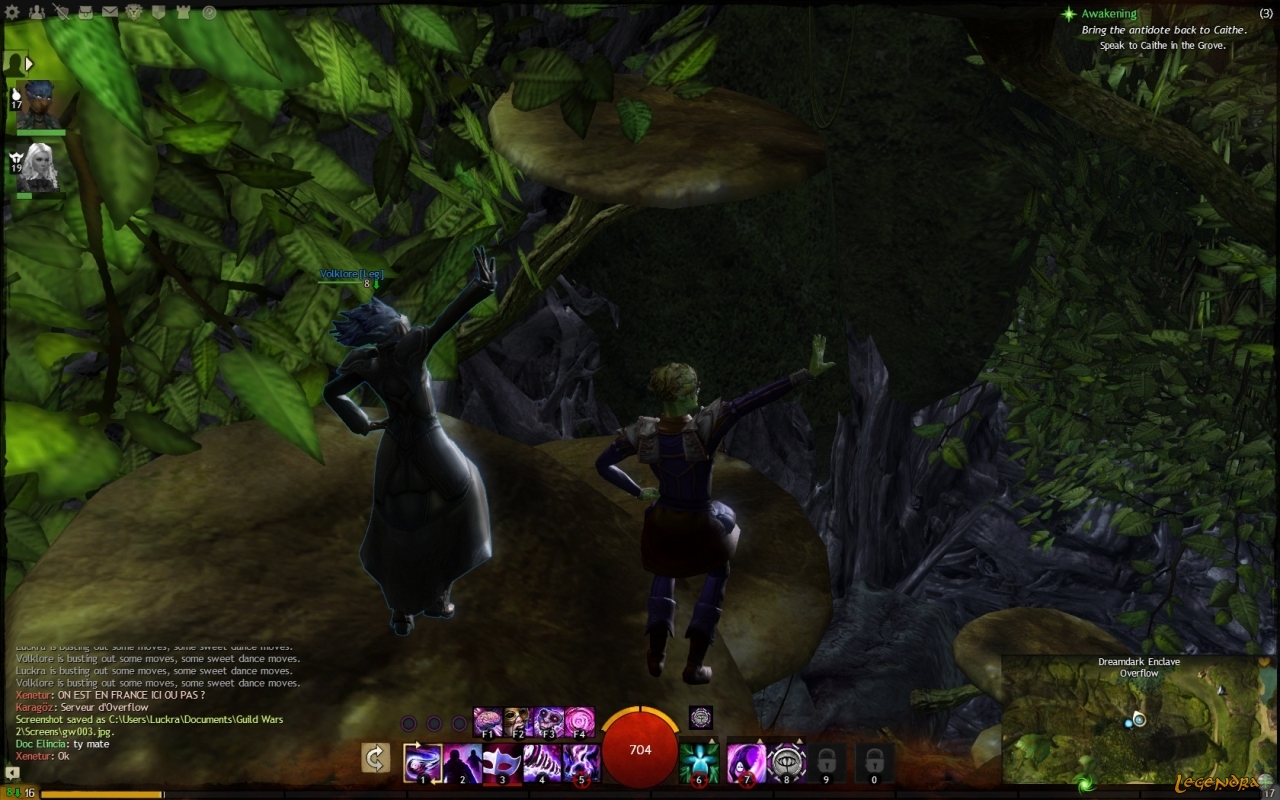
Task: Select the white-haired party member portrait
Action: point(39,167)
